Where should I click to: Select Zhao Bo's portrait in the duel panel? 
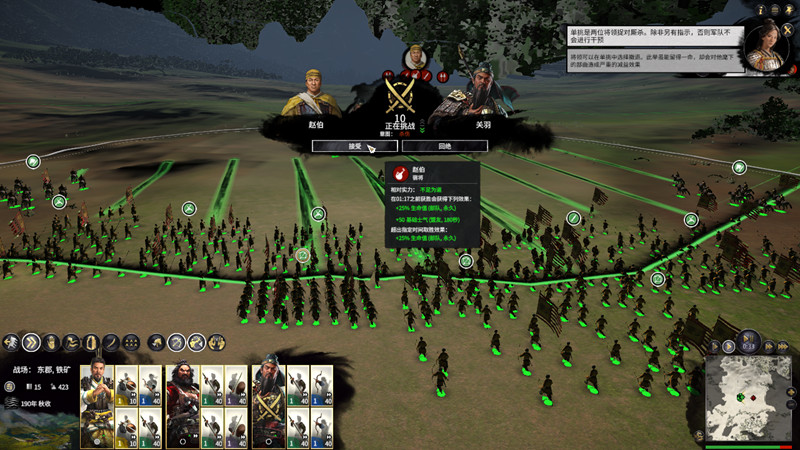coord(315,95)
